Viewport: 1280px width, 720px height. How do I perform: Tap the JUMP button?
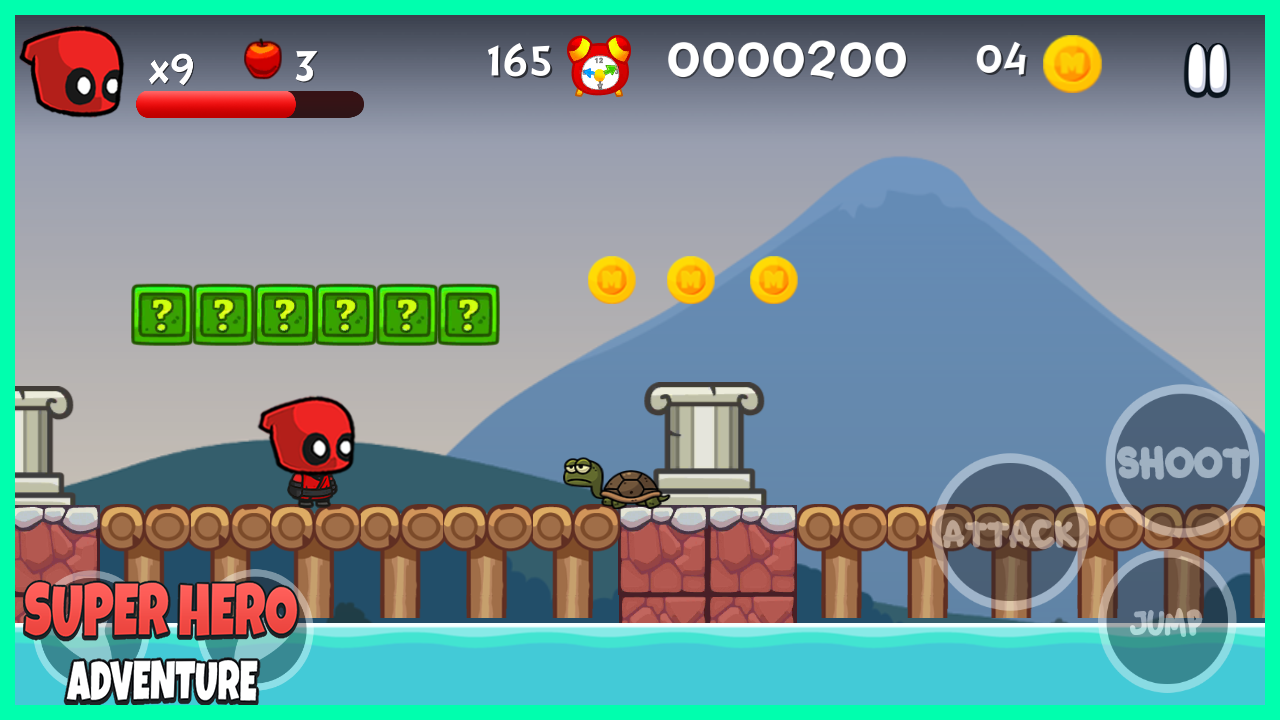tap(1167, 622)
